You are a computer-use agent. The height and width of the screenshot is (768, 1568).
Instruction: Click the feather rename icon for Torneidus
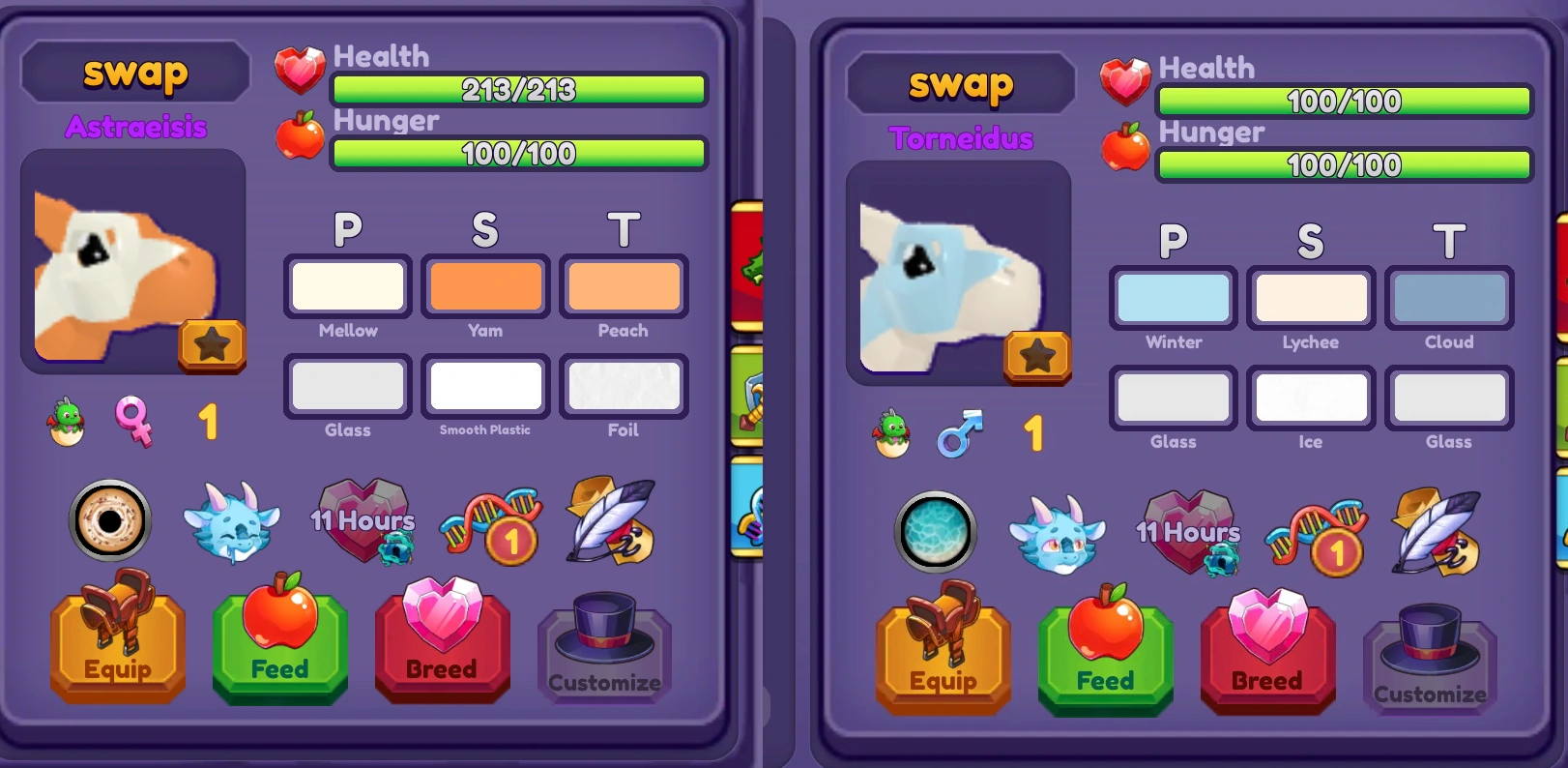[1435, 530]
